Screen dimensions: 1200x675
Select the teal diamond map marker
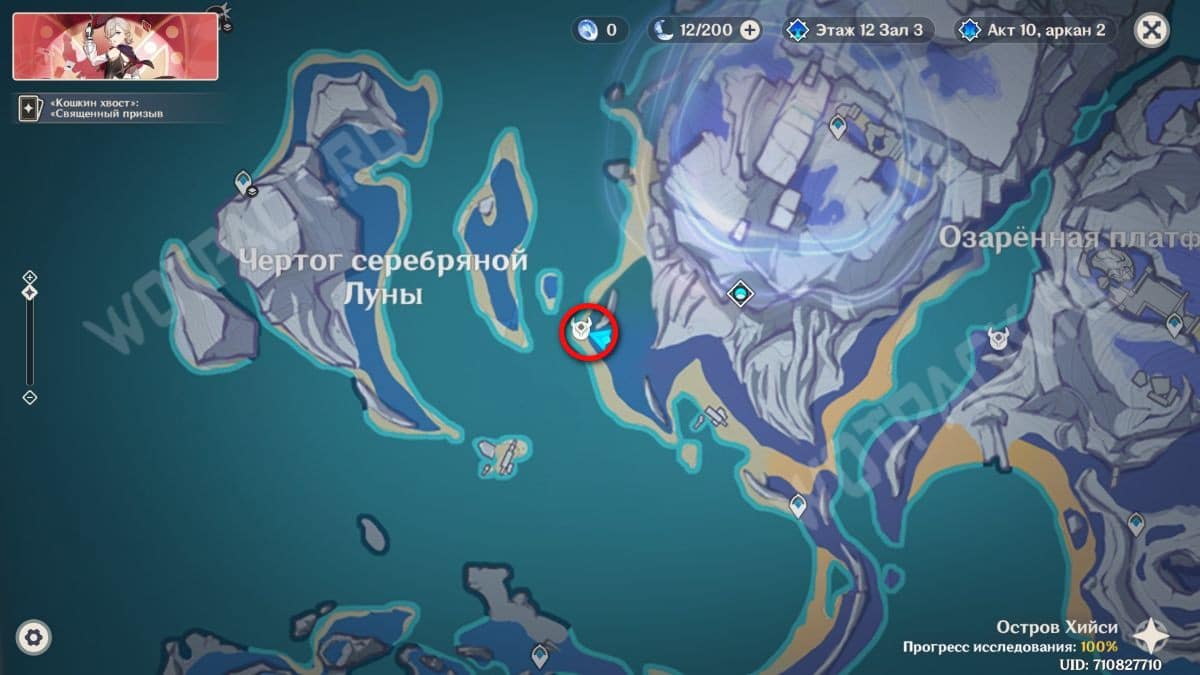(x=740, y=293)
